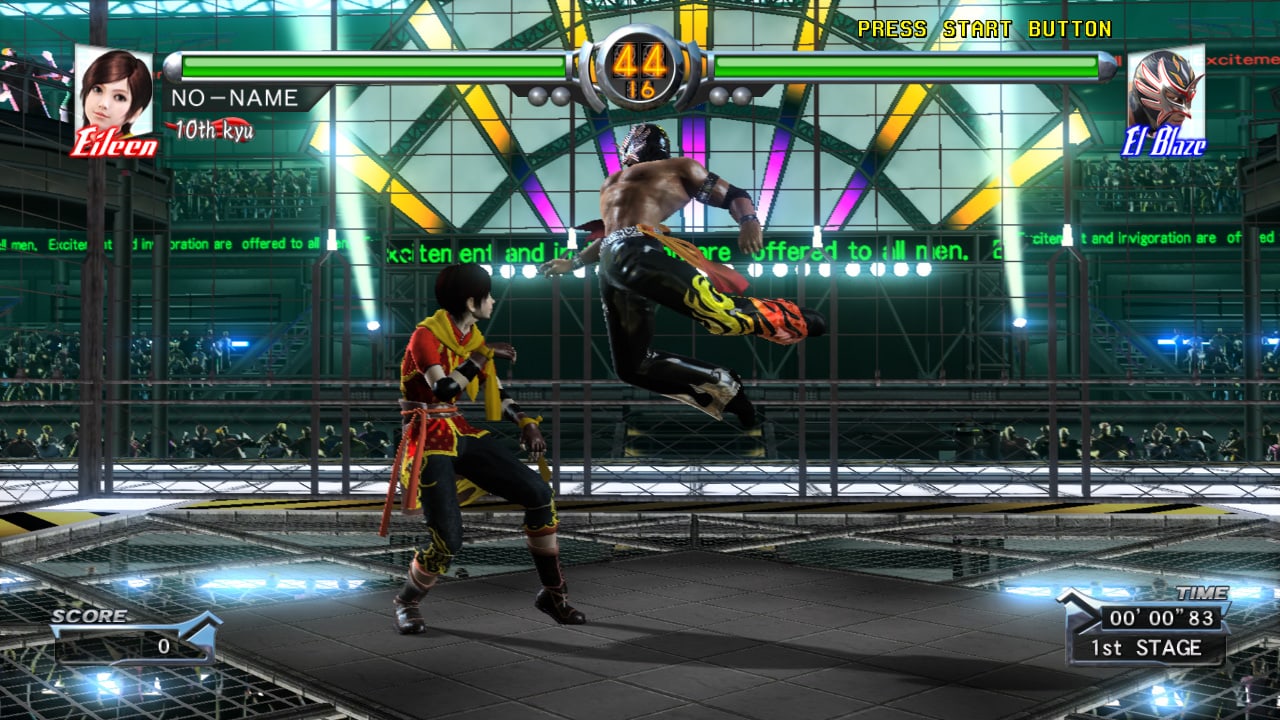
Task: Select the NO-NAME player name text
Action: [x=234, y=98]
